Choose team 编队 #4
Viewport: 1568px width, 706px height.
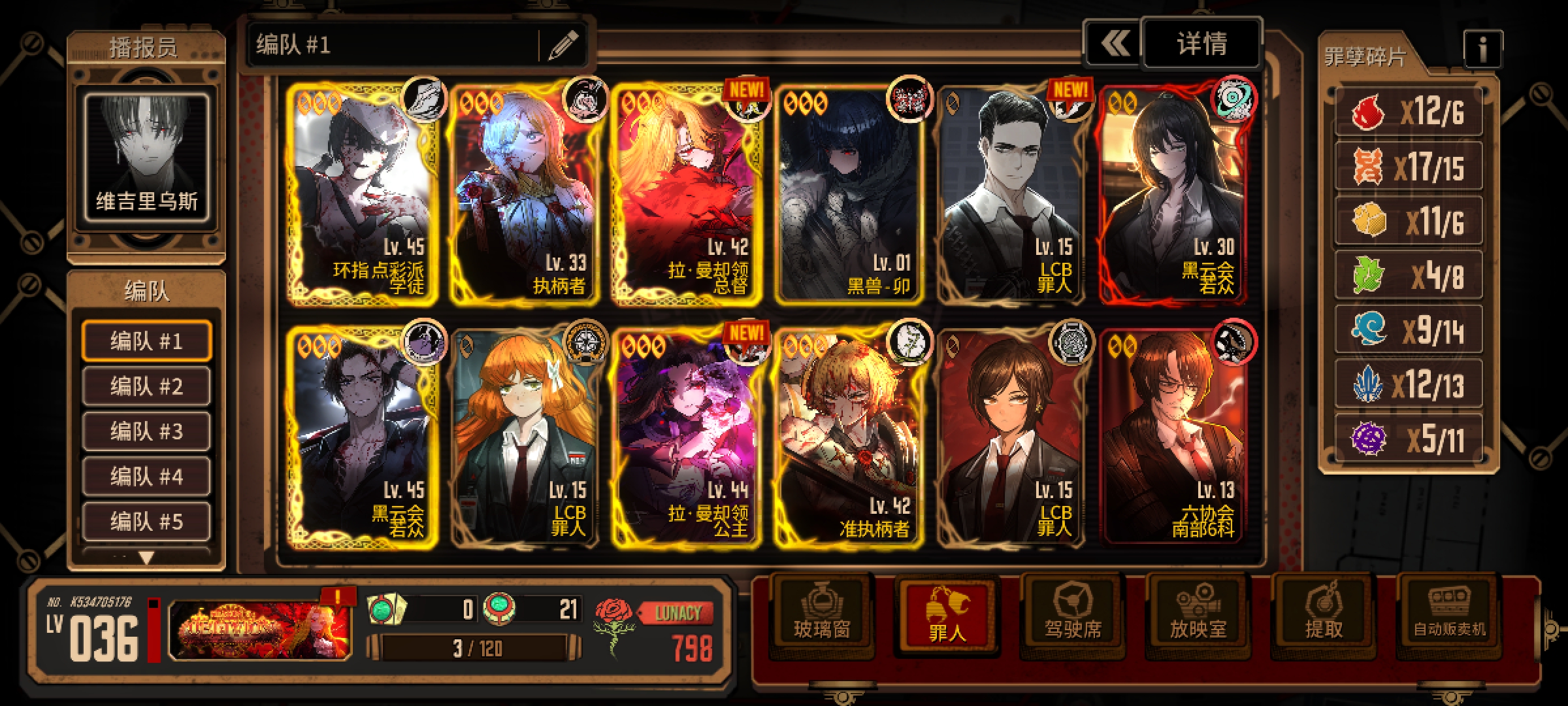tap(146, 477)
